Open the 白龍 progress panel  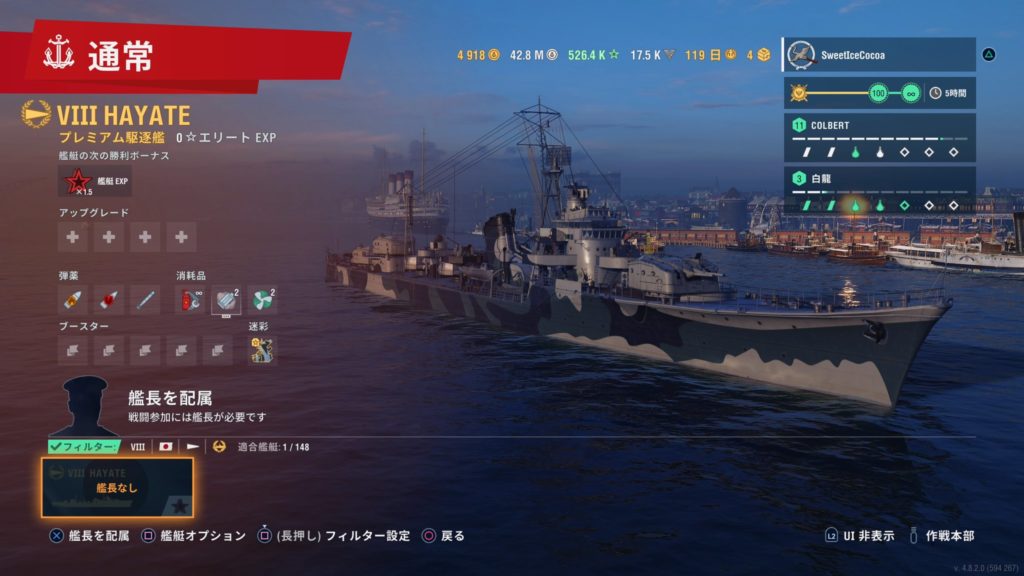click(877, 191)
